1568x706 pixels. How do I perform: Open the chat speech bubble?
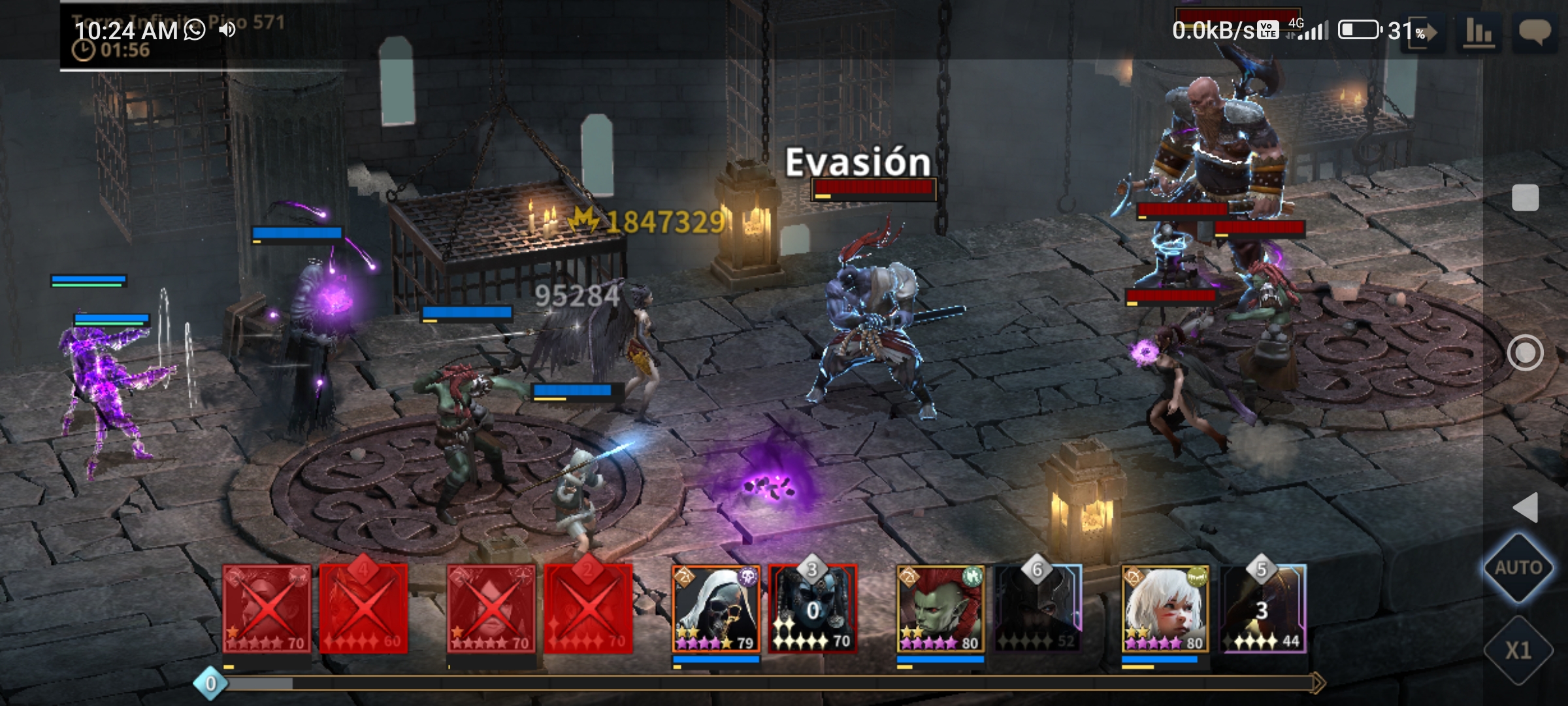(1534, 31)
